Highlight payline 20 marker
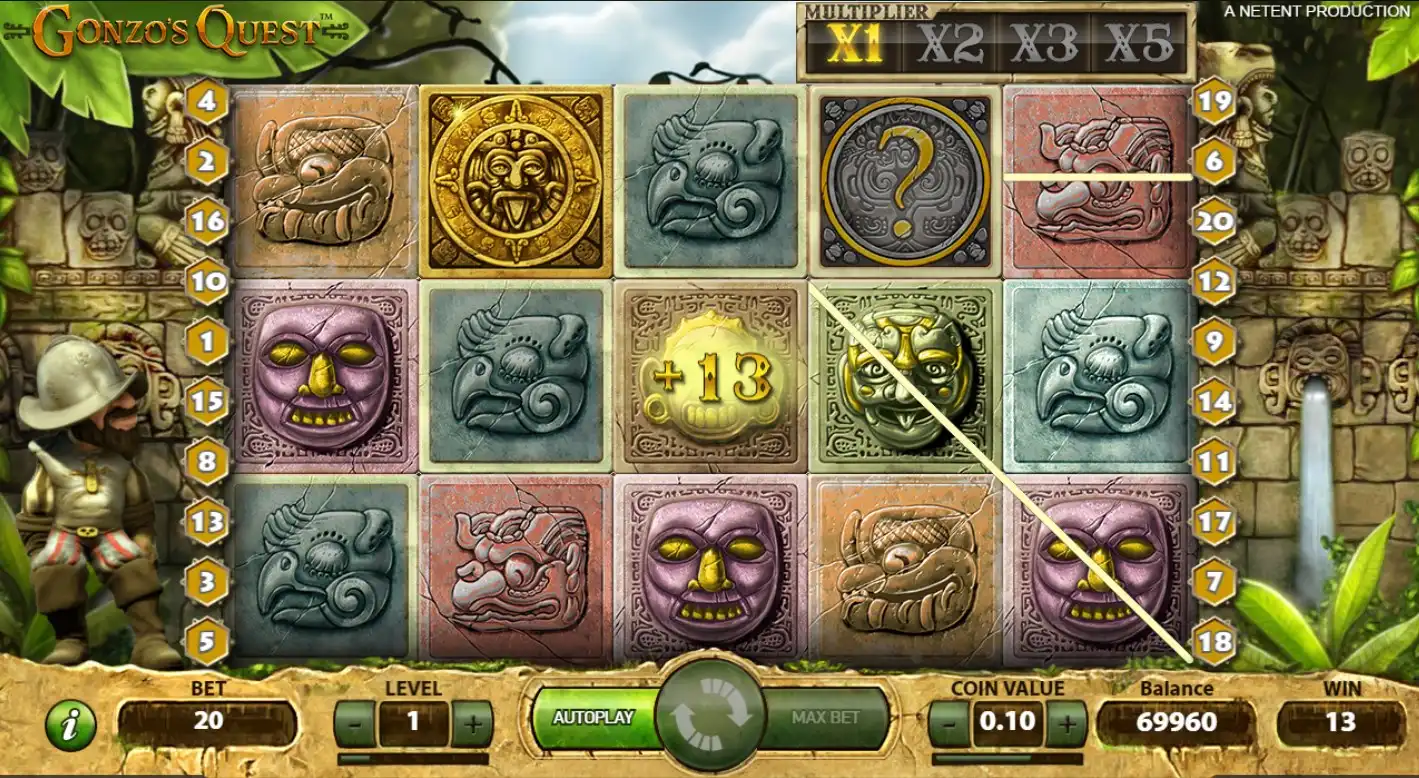The image size is (1419, 778). pos(1214,221)
